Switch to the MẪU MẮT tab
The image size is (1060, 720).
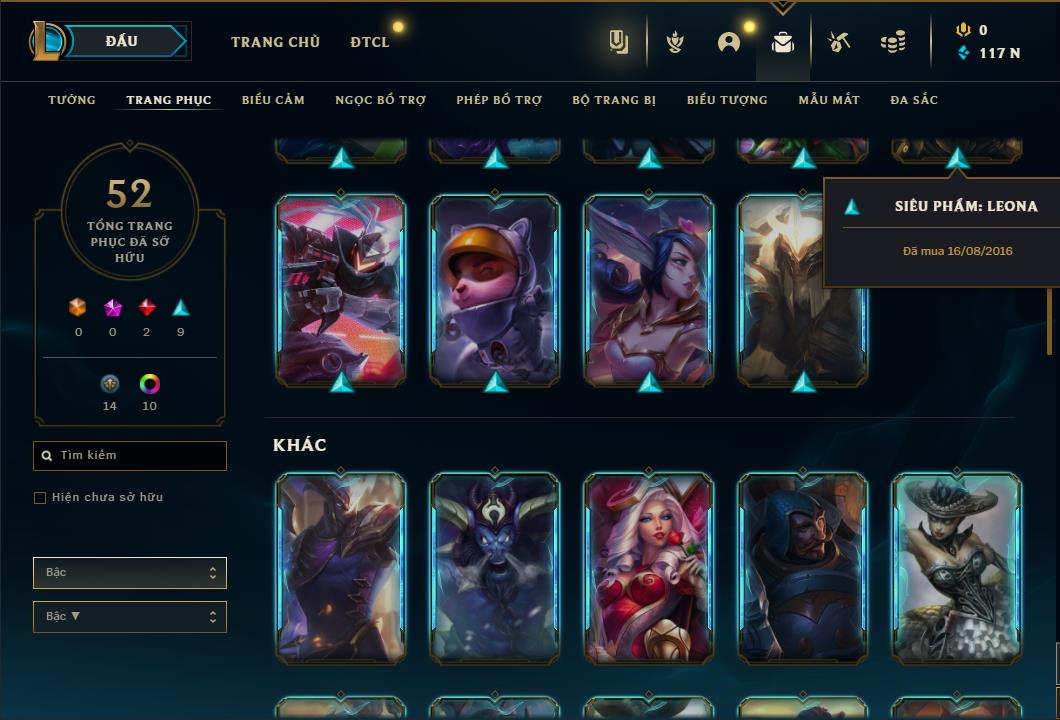tap(829, 100)
